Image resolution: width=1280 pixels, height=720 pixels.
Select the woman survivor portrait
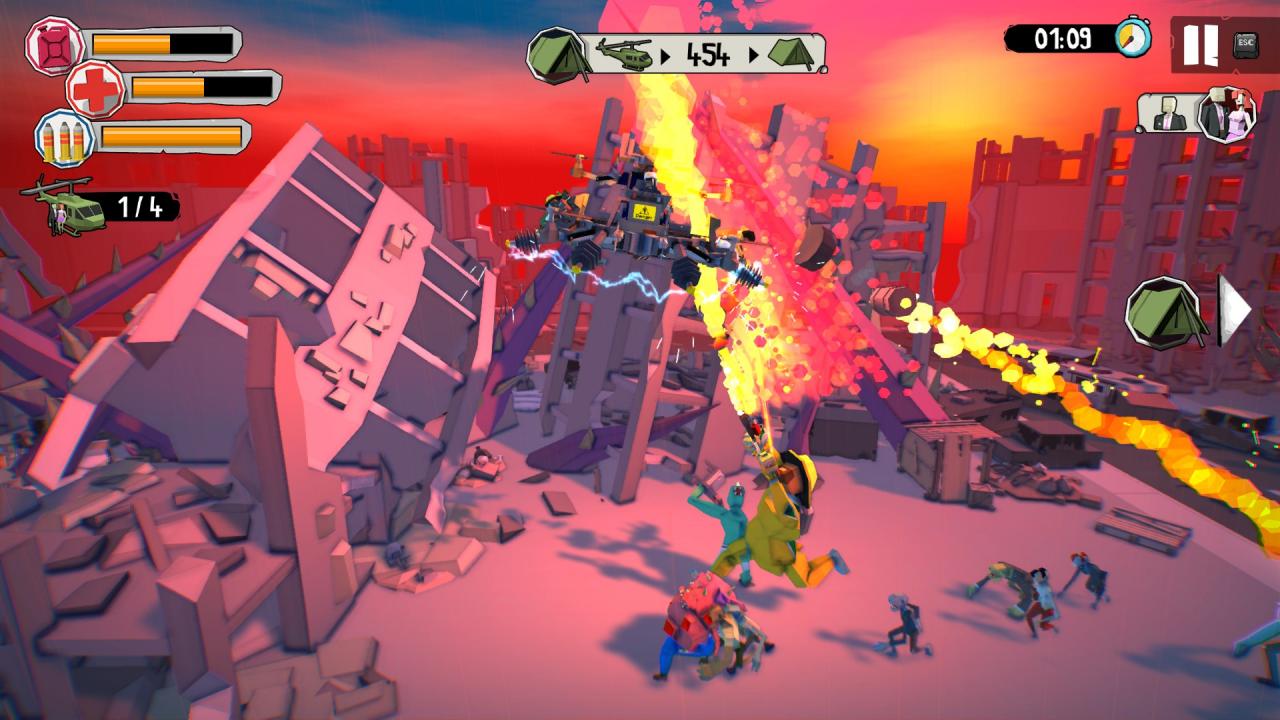coord(1226,113)
